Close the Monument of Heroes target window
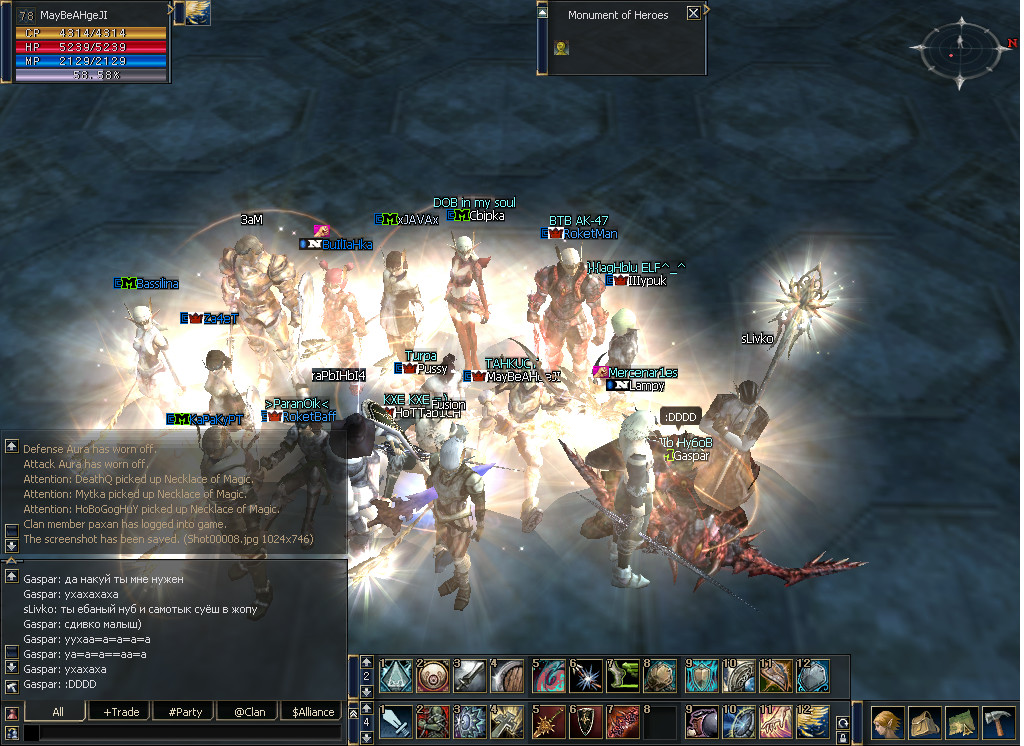 point(693,14)
